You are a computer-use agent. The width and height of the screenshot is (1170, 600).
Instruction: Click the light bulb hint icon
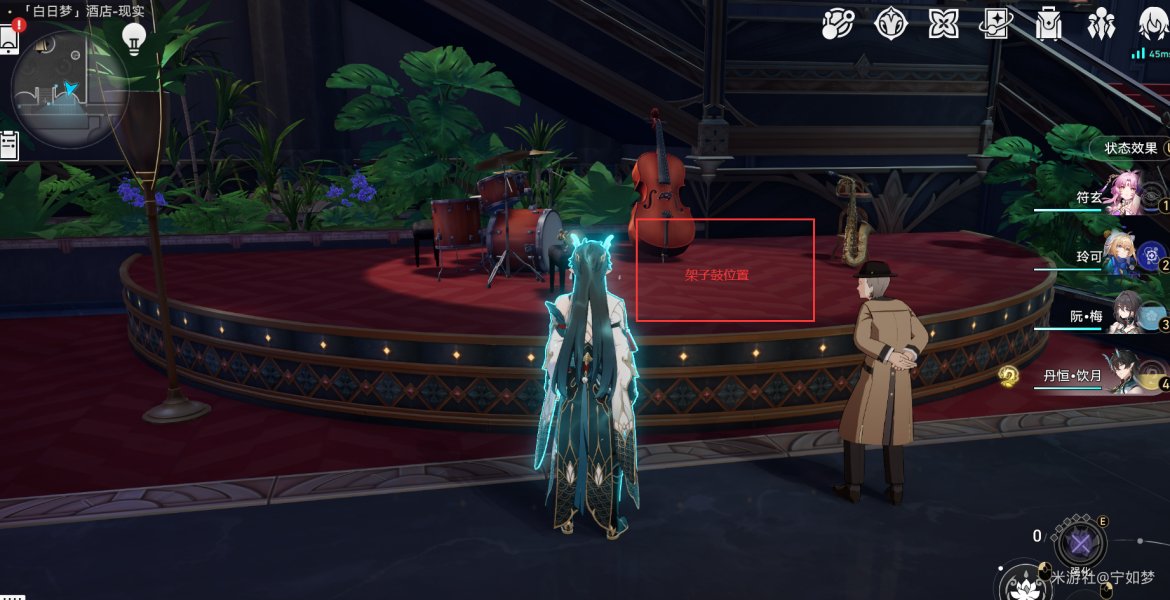(x=134, y=39)
